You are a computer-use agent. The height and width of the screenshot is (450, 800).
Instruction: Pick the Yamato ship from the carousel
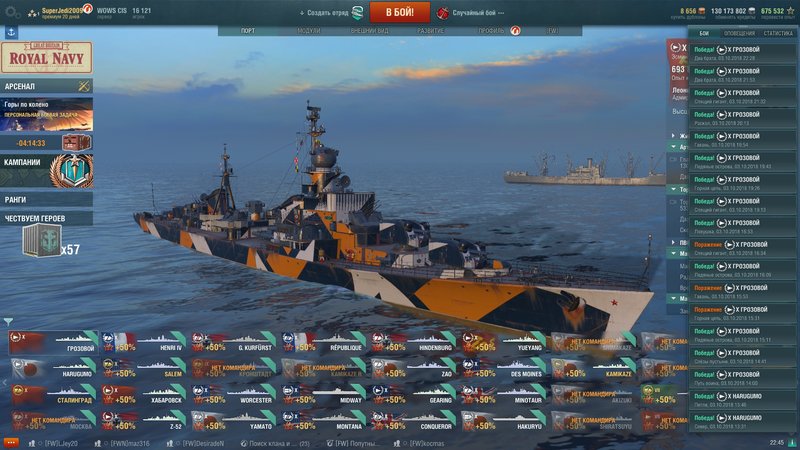click(233, 422)
